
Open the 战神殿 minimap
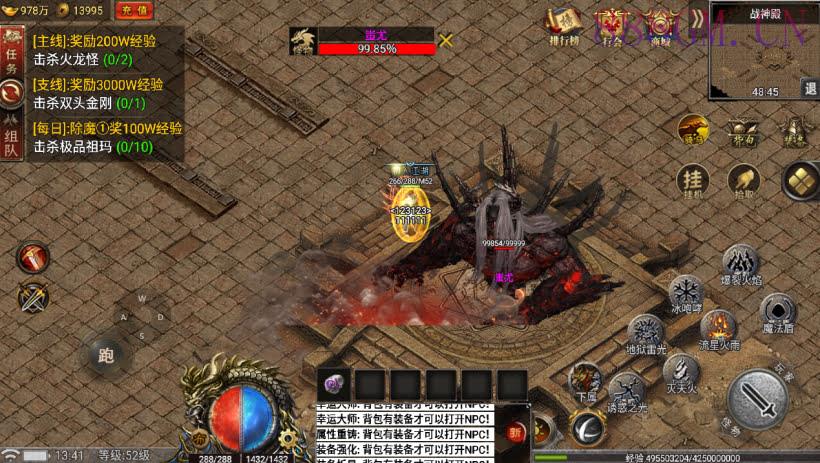tap(758, 55)
